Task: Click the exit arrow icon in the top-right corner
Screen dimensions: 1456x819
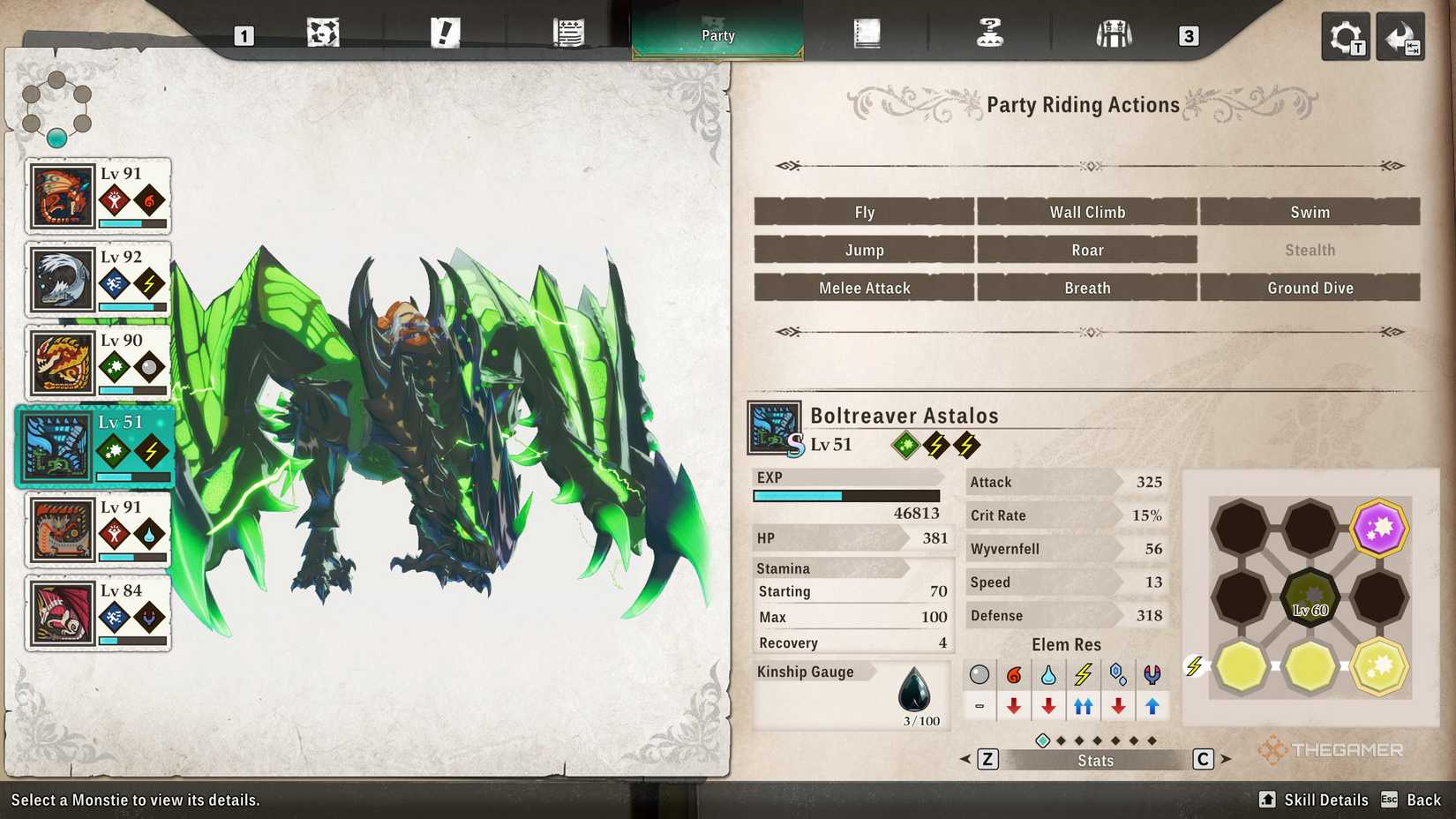Action: point(1400,37)
